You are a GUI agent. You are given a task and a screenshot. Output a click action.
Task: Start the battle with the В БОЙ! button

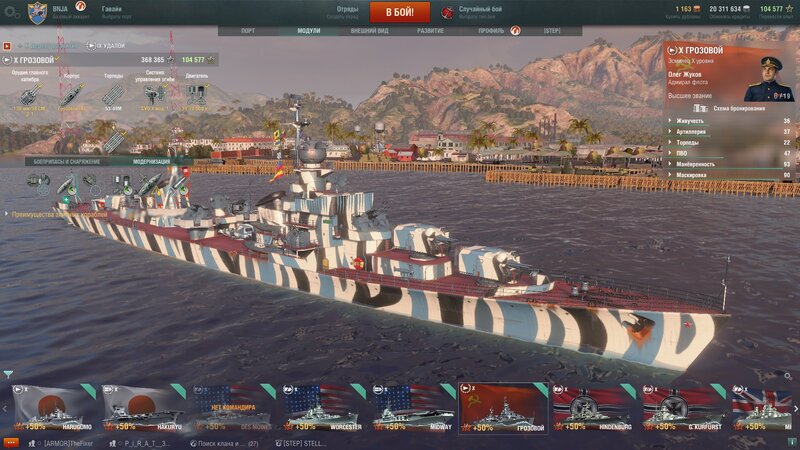[x=400, y=12]
